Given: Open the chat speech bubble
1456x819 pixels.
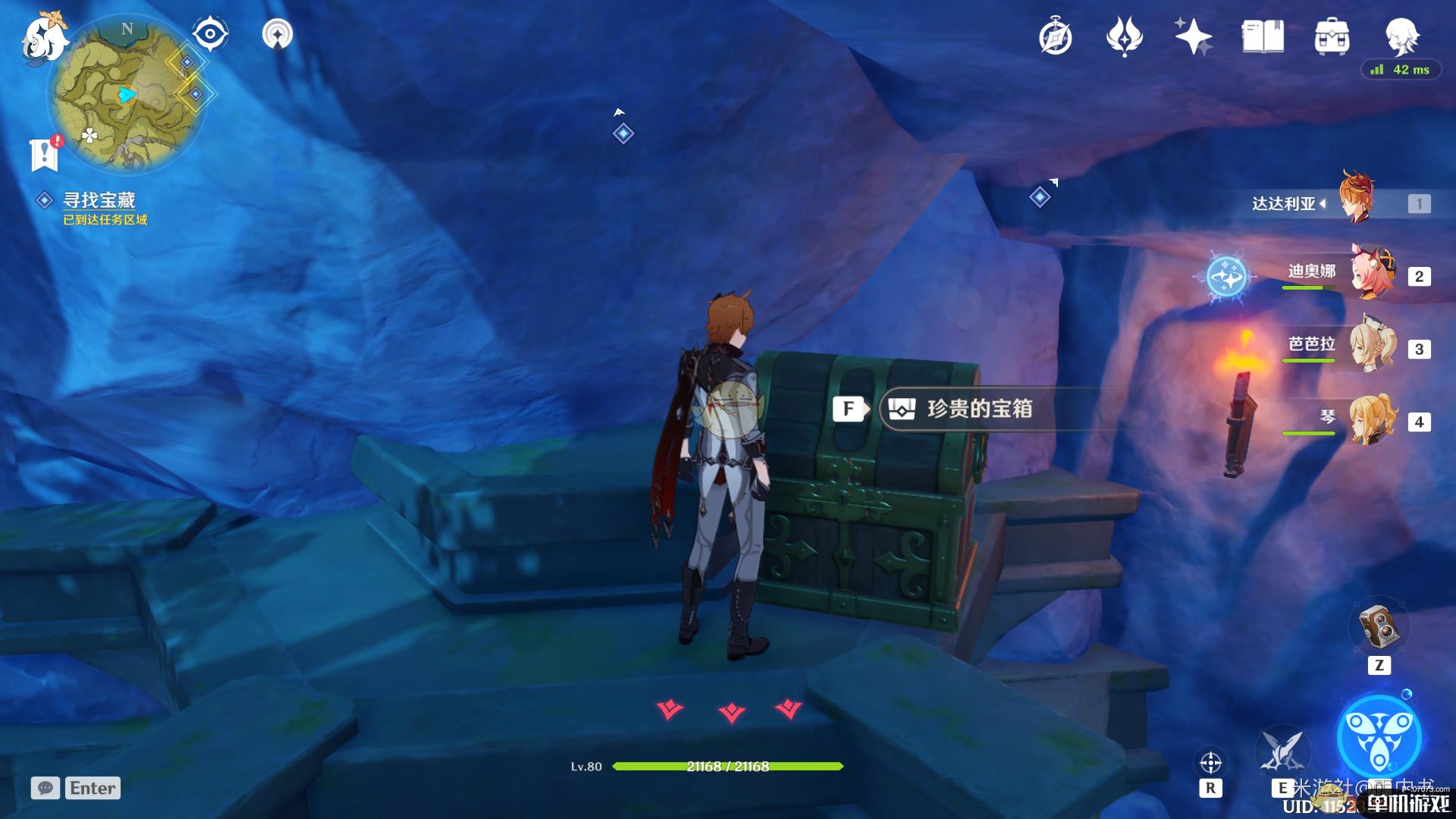Looking at the screenshot, I should pos(45,788).
